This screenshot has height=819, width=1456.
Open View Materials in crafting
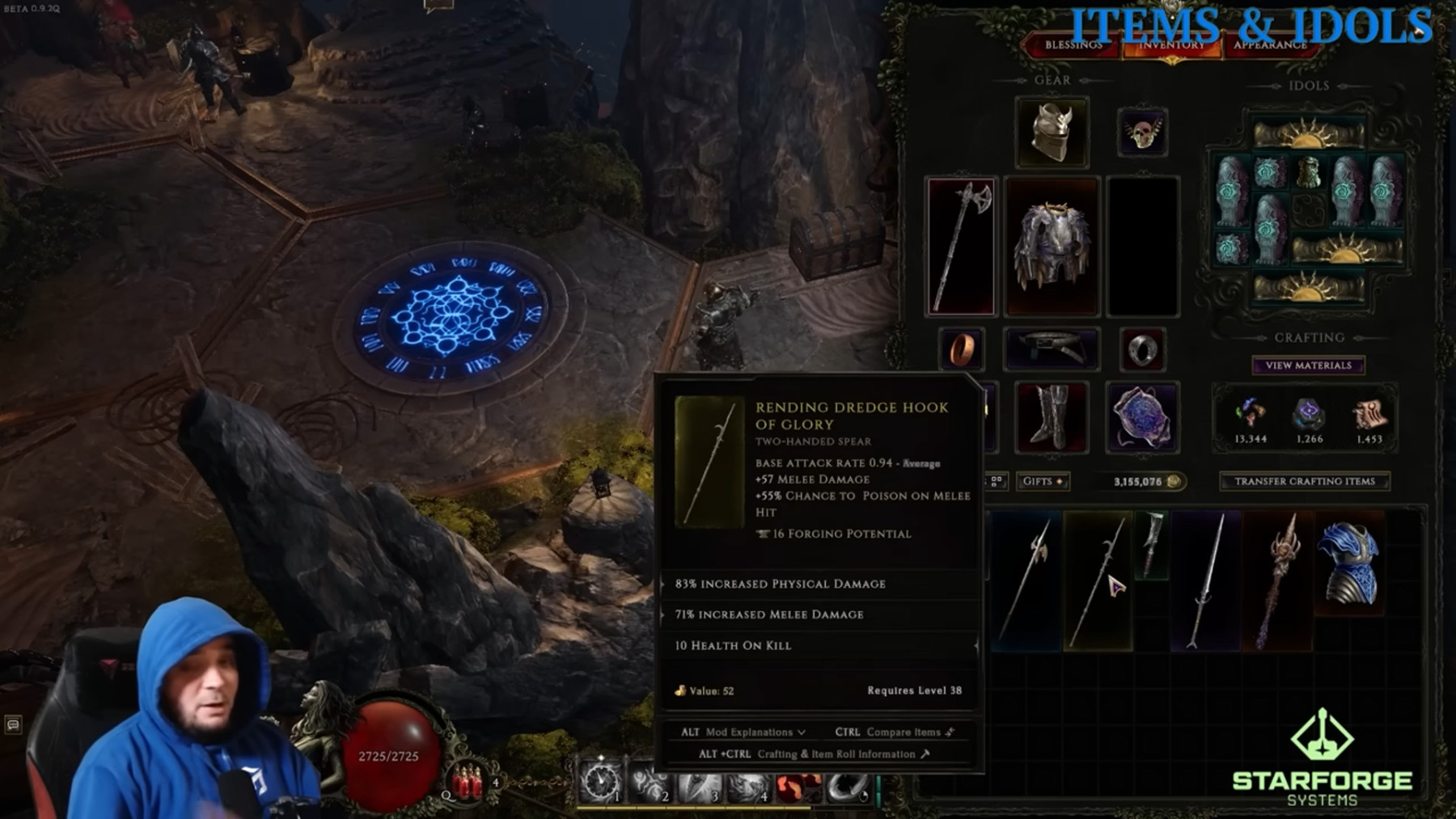pos(1308,365)
